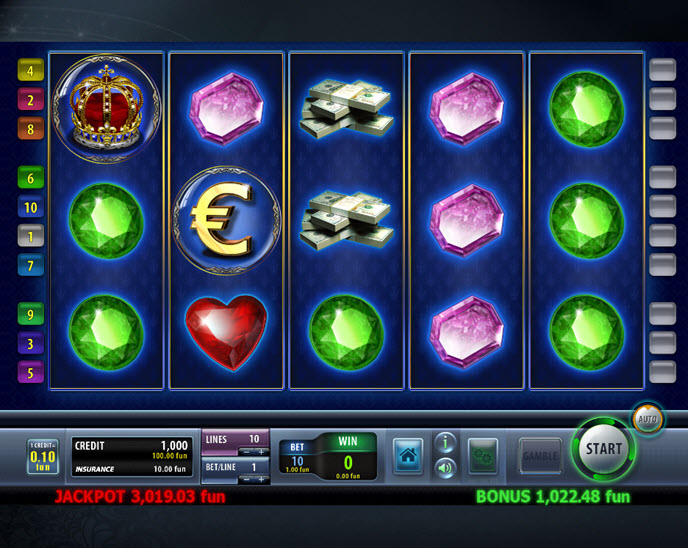Select payline number 10 marker
Screen dimensions: 688x548
[x=30, y=207]
